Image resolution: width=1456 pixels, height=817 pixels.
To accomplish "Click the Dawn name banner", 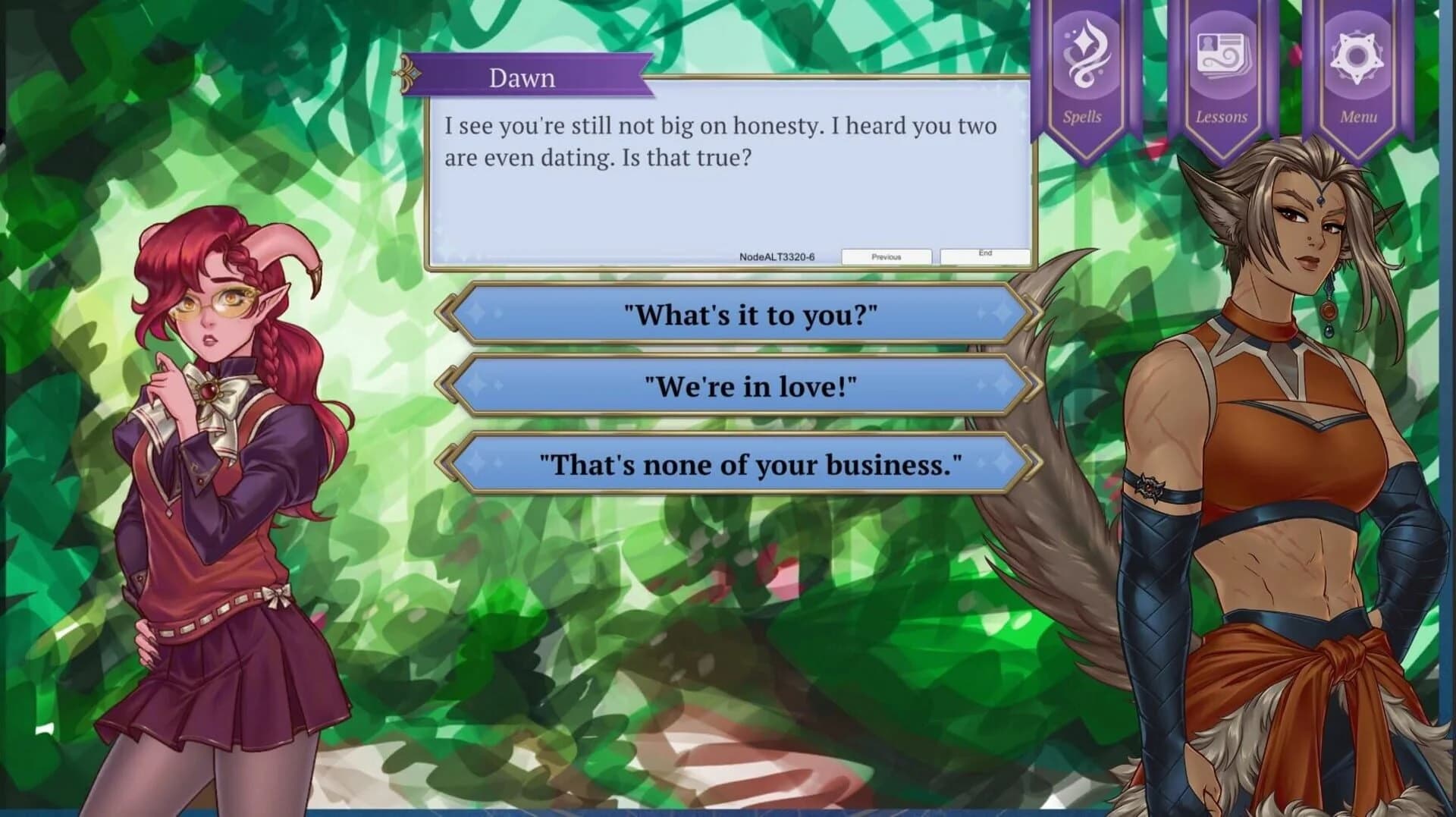I will pos(523,77).
